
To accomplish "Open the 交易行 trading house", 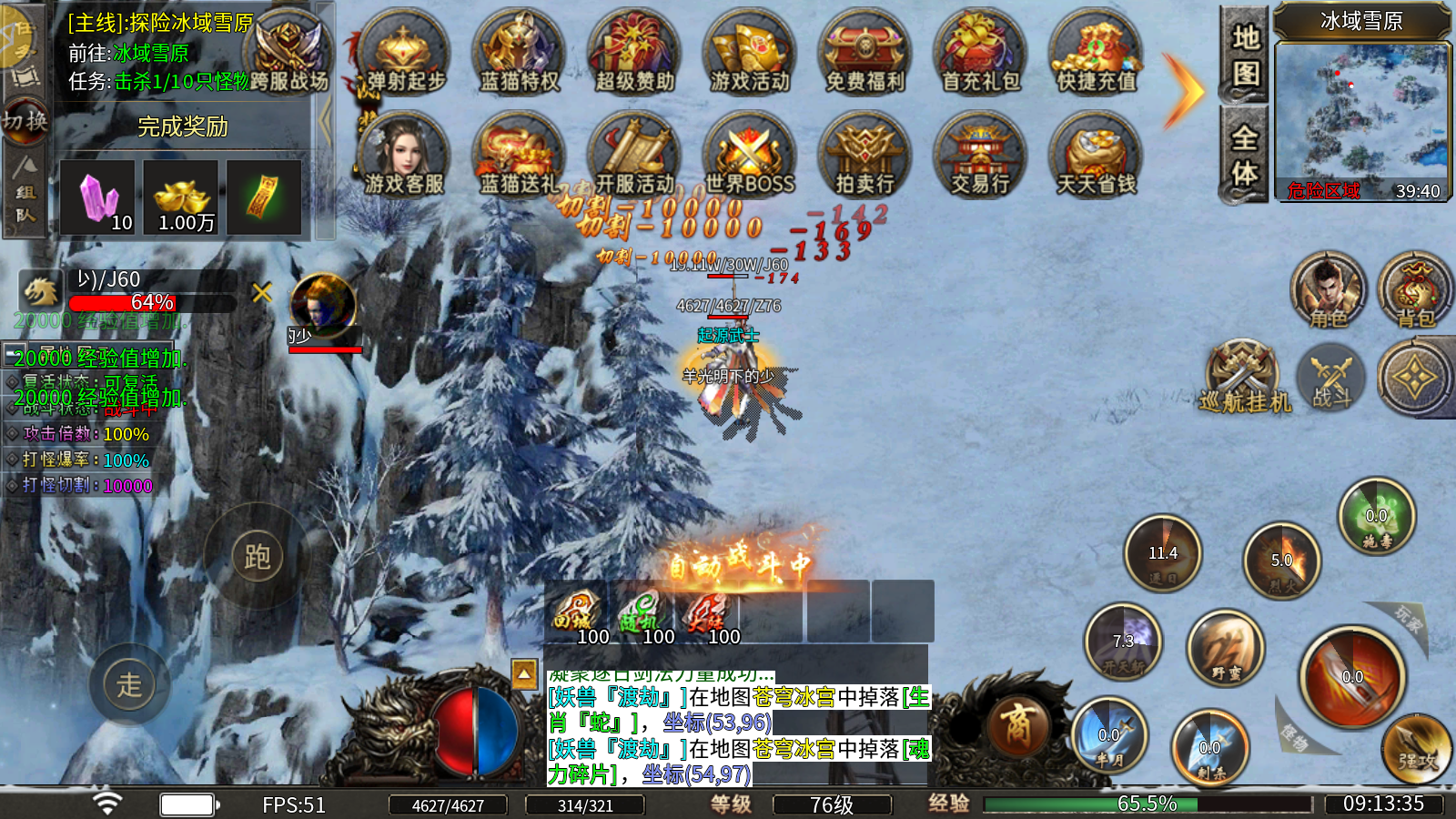I will [x=980, y=156].
